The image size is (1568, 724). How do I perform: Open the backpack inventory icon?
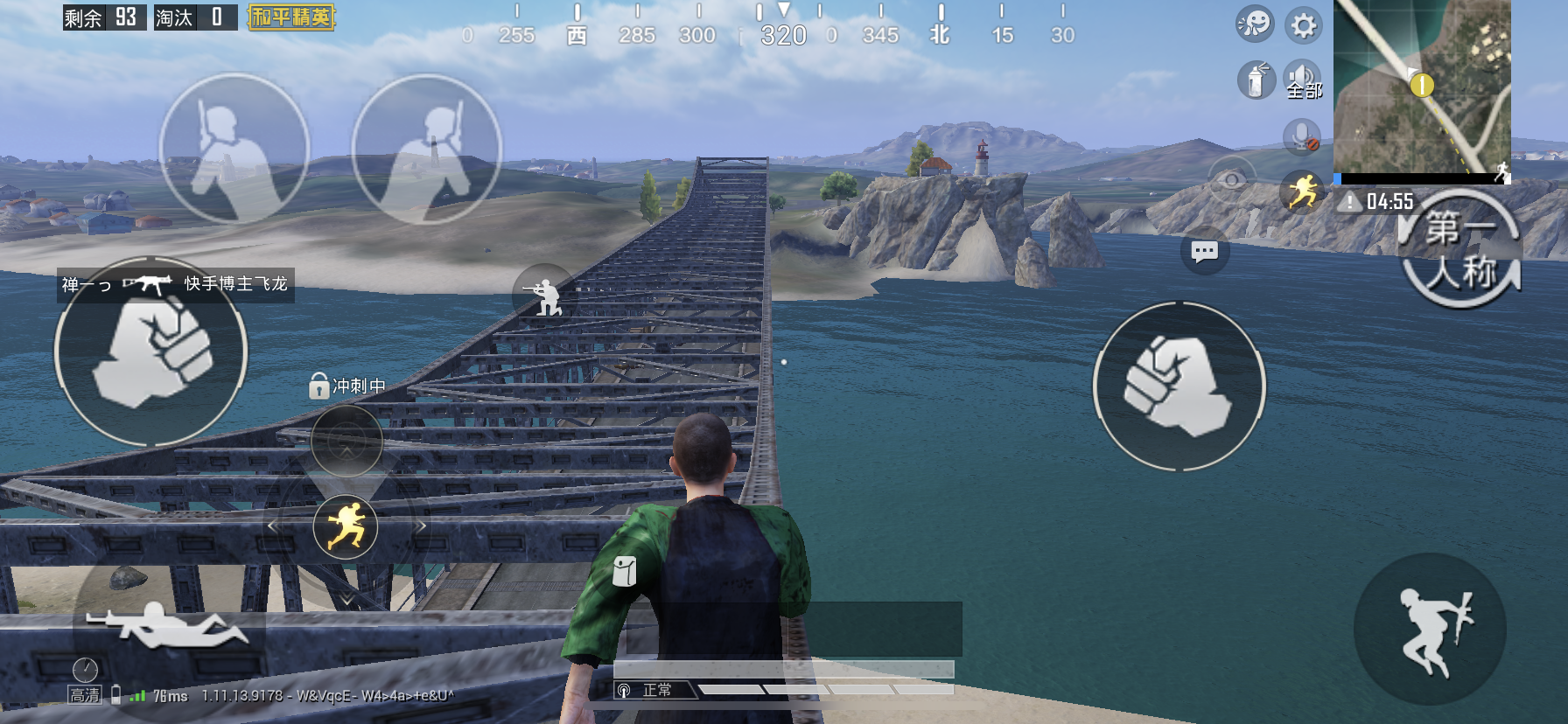click(x=624, y=571)
